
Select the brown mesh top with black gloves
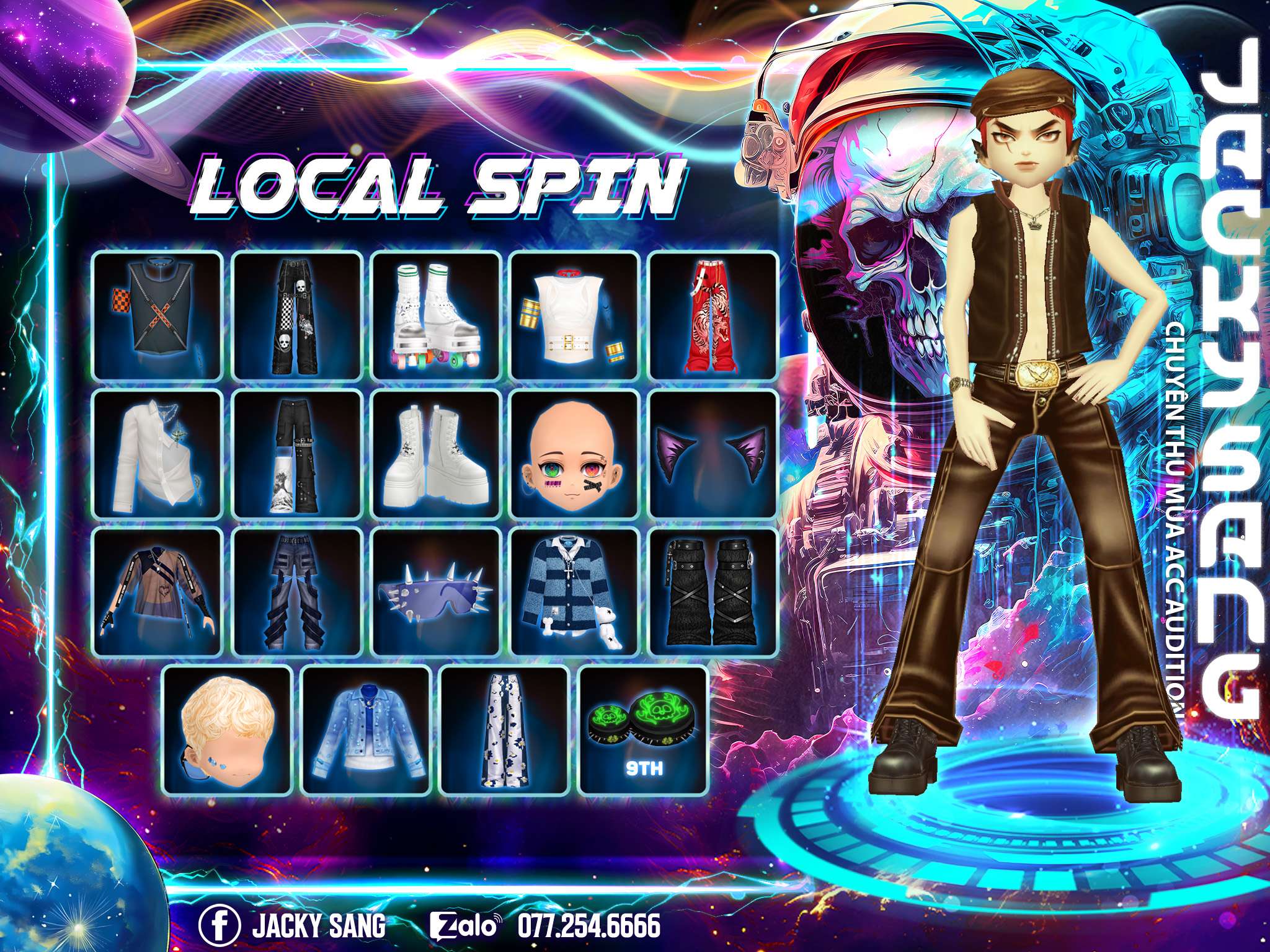(158, 593)
